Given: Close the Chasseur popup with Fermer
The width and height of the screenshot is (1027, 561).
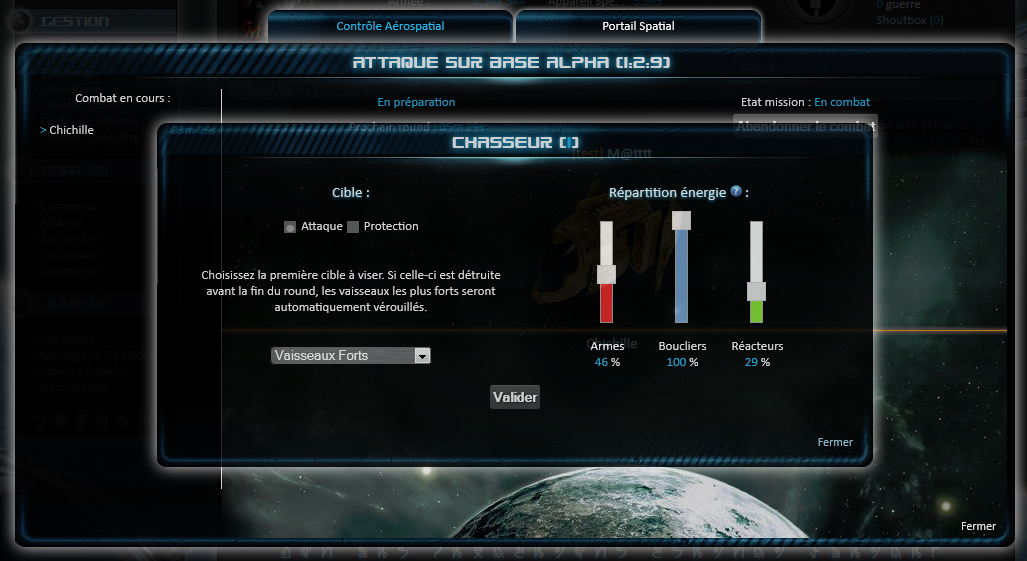Looking at the screenshot, I should [x=835, y=442].
